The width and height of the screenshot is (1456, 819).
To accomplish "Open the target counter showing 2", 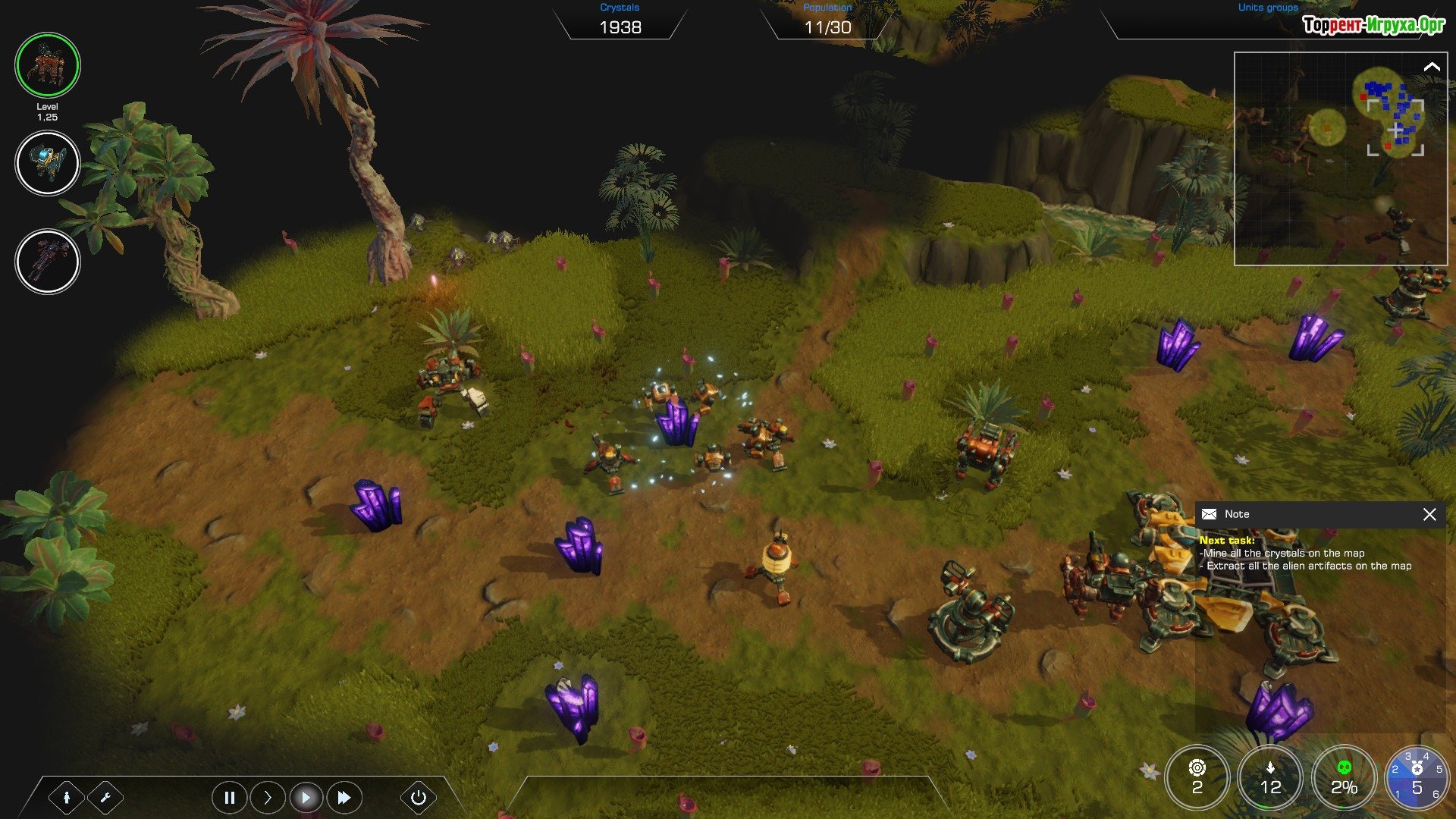I will pyautogui.click(x=1197, y=778).
